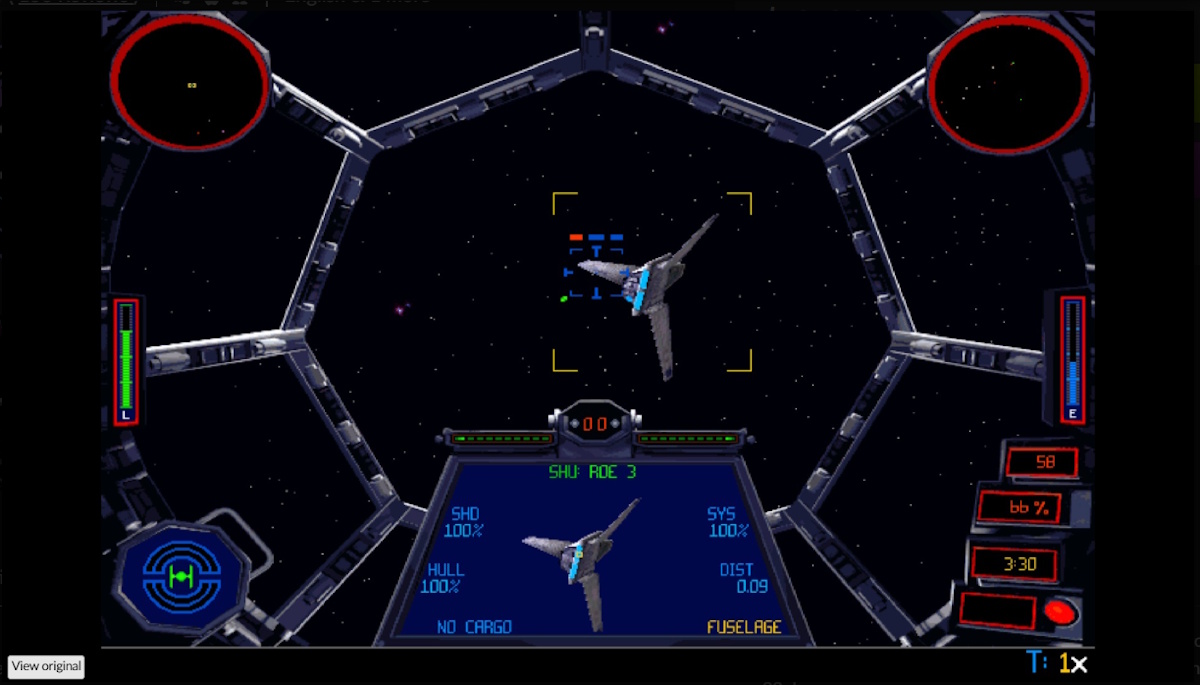Click the rear sensor scope

[x=1008, y=85]
